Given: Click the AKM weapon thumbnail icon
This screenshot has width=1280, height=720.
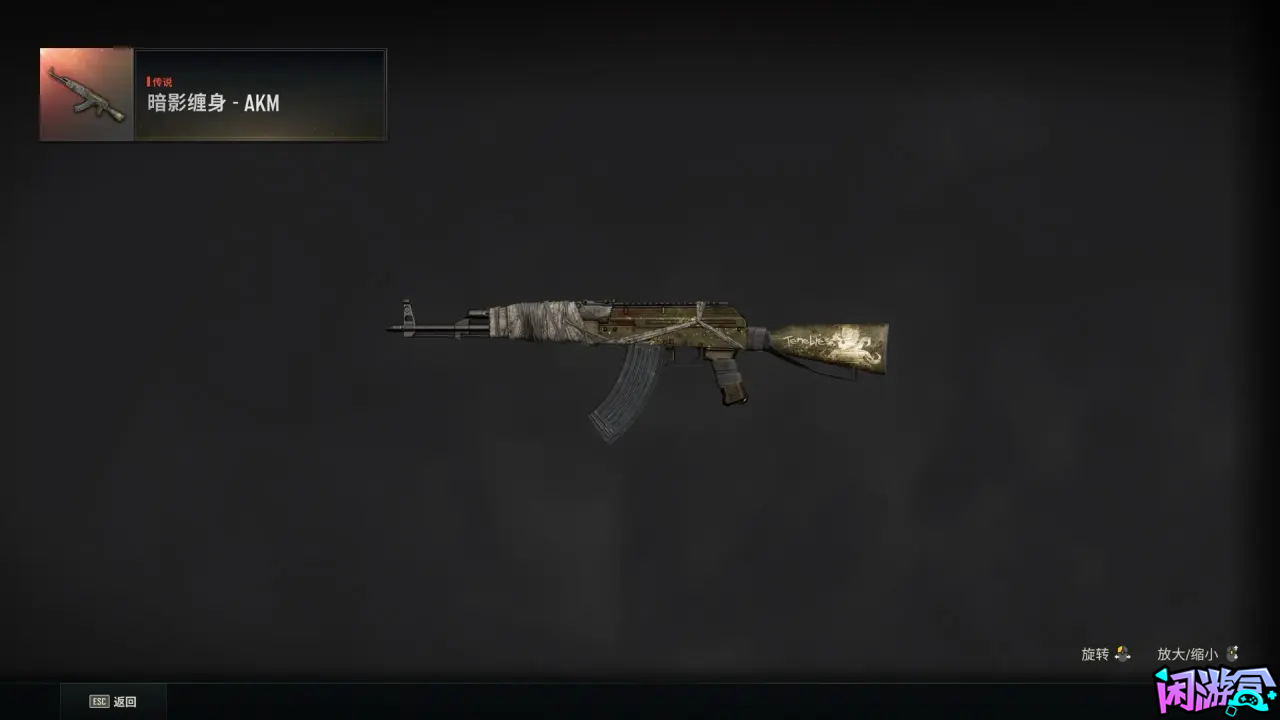Looking at the screenshot, I should [x=84, y=94].
